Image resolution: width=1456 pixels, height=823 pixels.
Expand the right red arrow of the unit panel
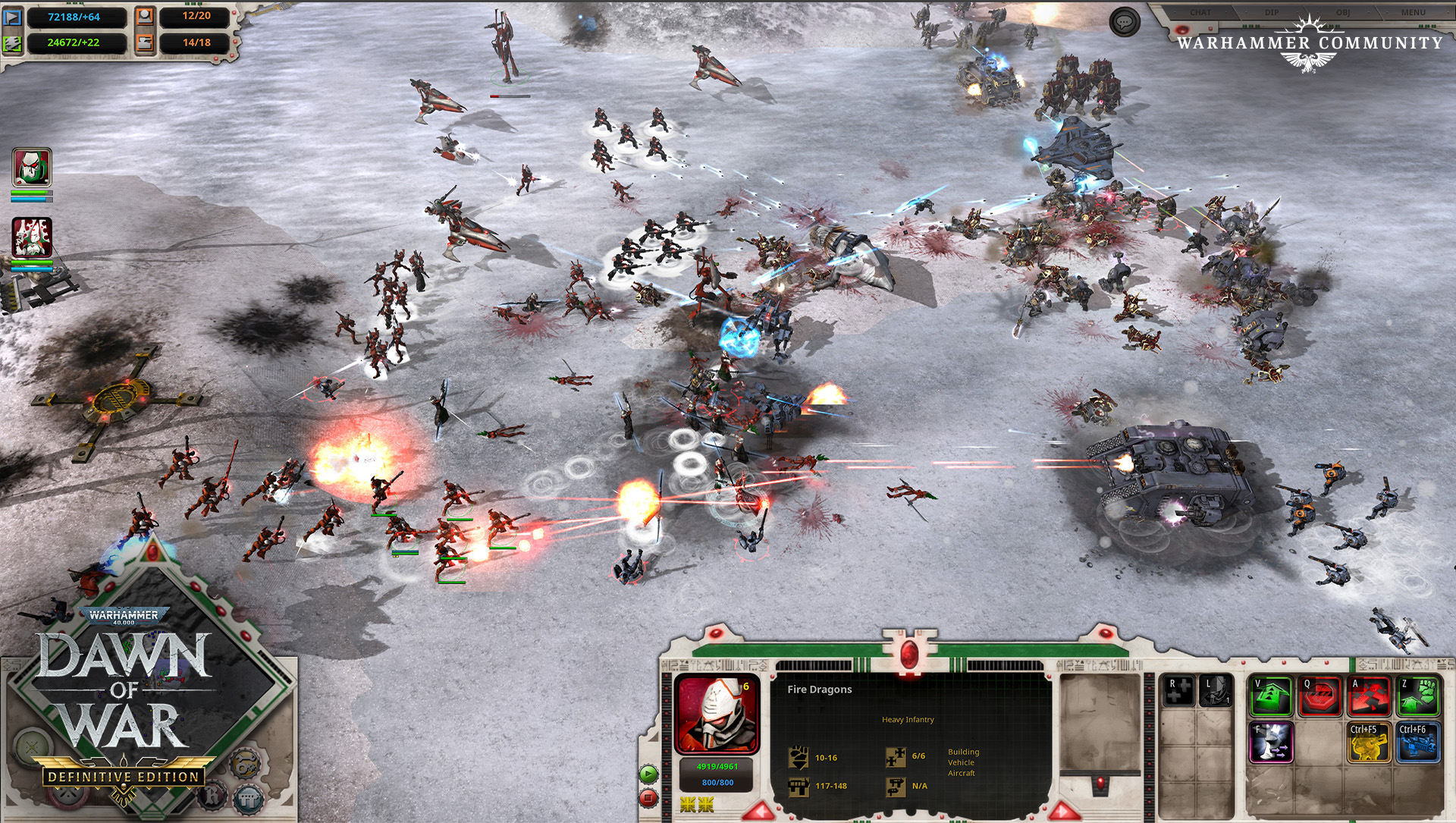(1063, 812)
